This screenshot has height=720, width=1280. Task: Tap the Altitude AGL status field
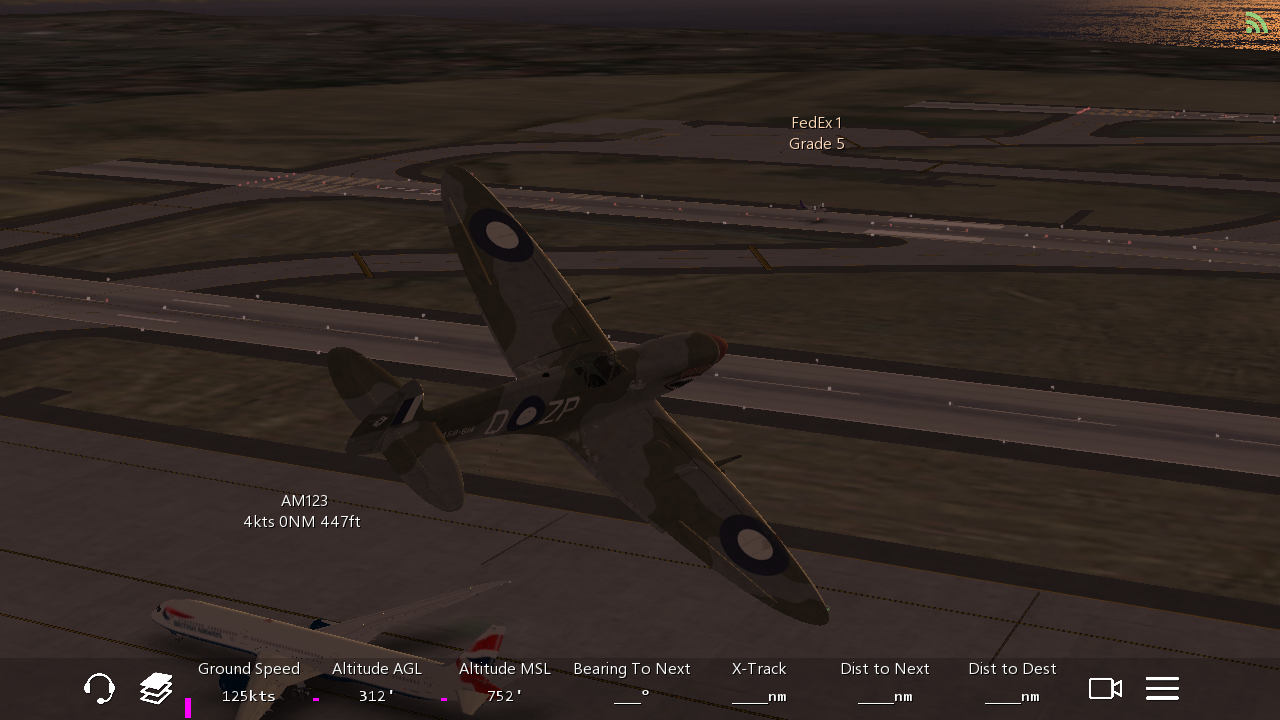[x=377, y=682]
